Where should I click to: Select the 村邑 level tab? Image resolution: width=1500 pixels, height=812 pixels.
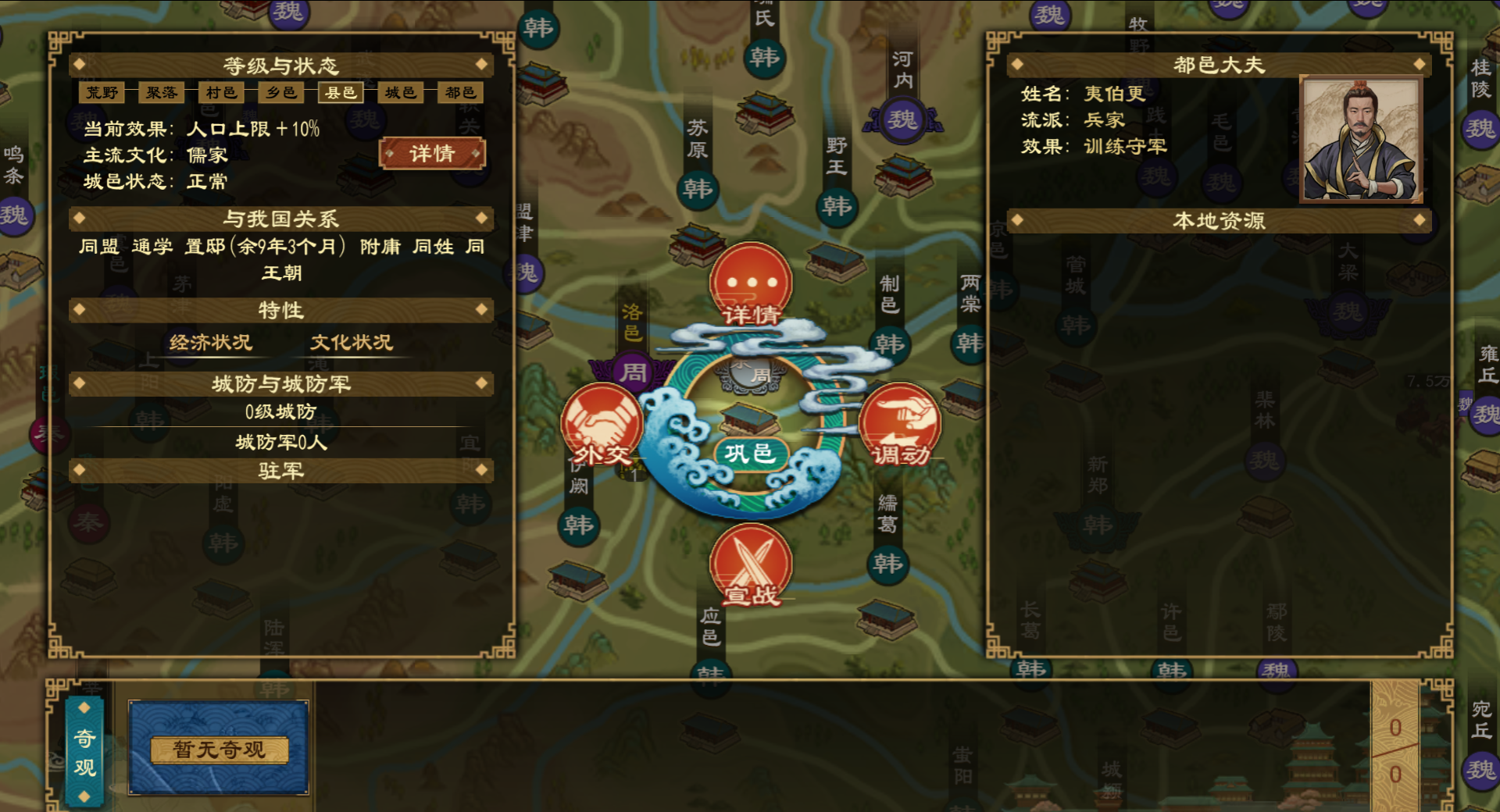[221, 93]
